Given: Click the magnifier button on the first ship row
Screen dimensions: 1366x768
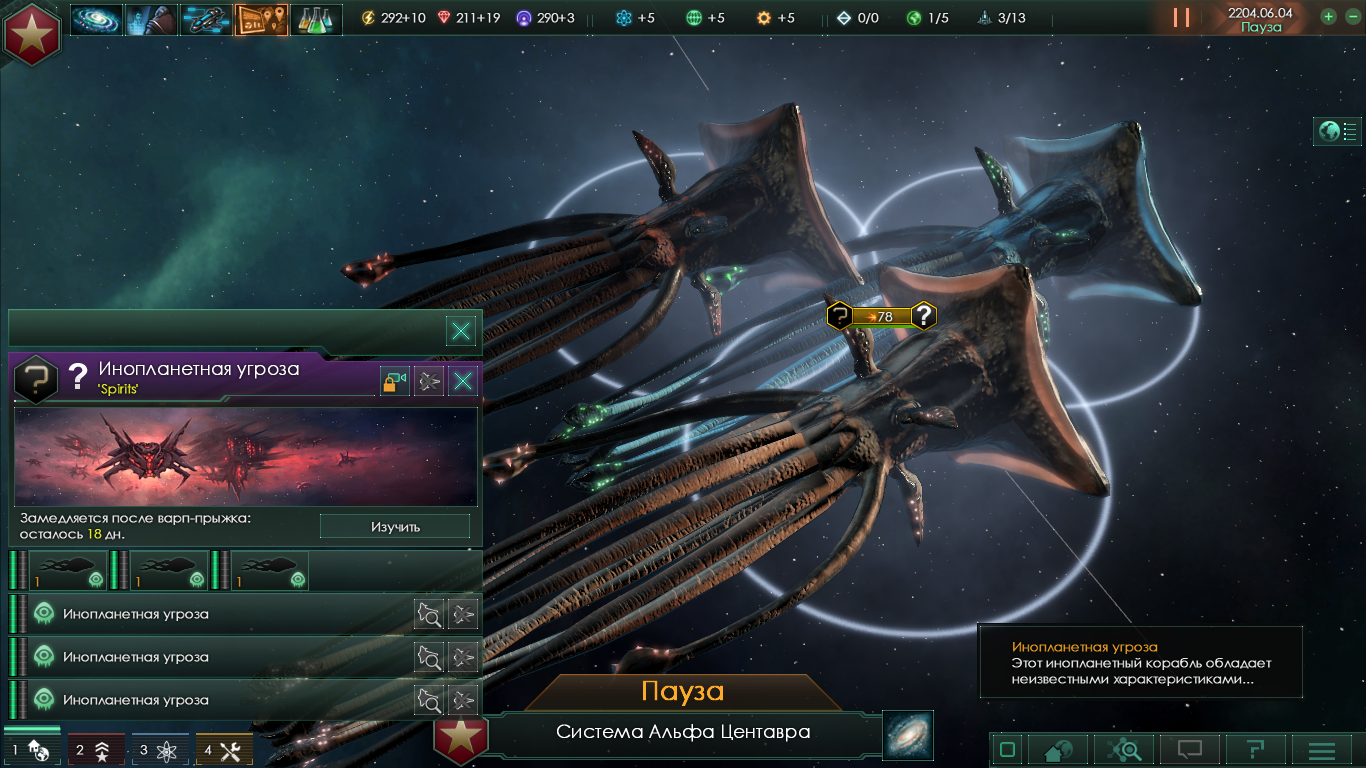Looking at the screenshot, I should point(429,613).
